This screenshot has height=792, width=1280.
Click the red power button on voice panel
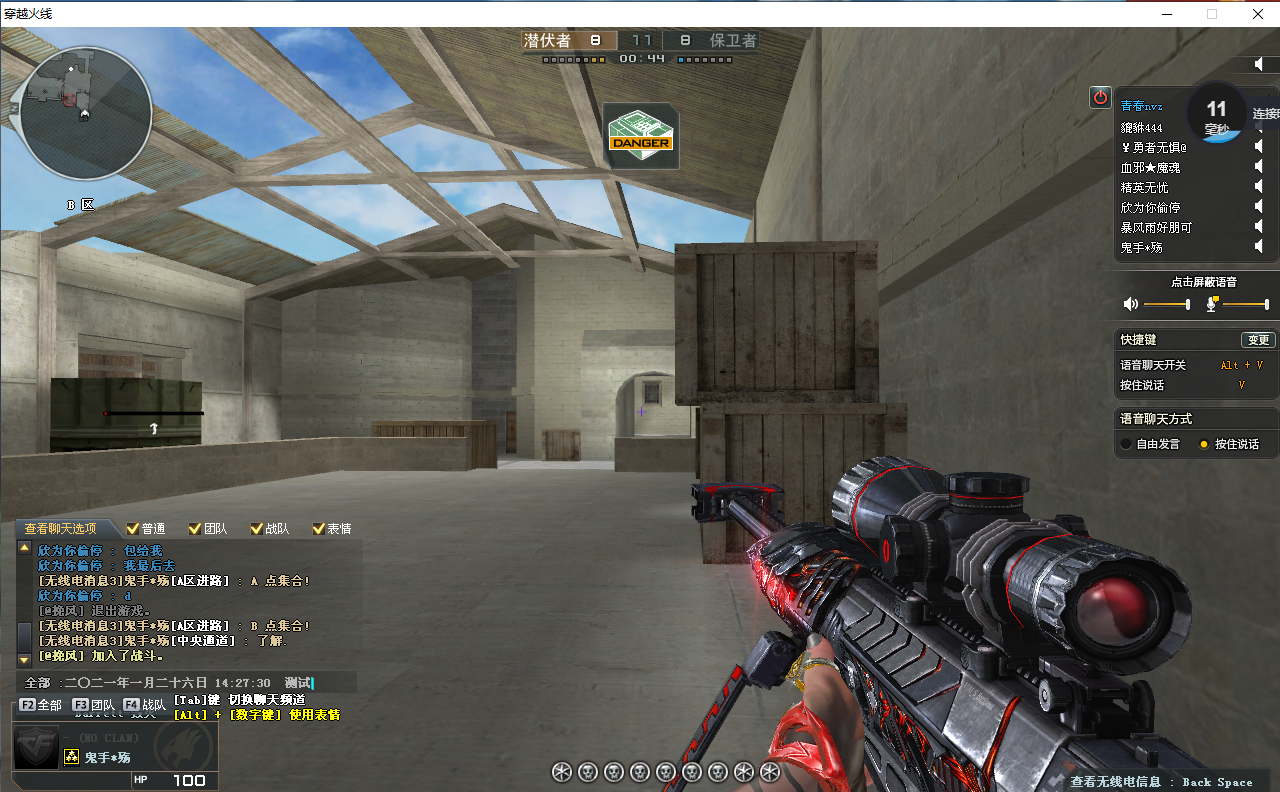pos(1100,97)
